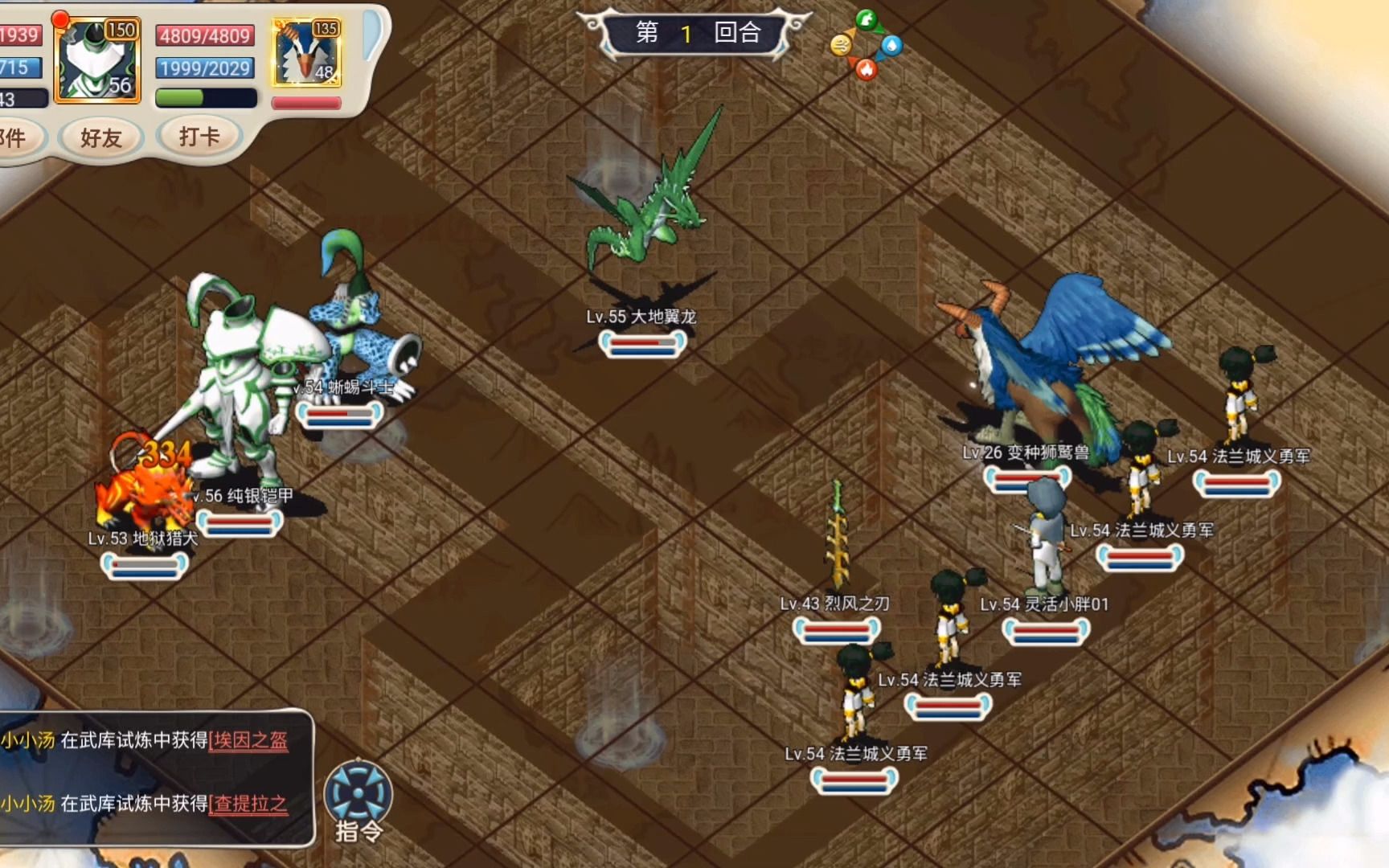Viewport: 1389px width, 868px height.
Task: Tap the 打卡 check-in button
Action: [199, 137]
